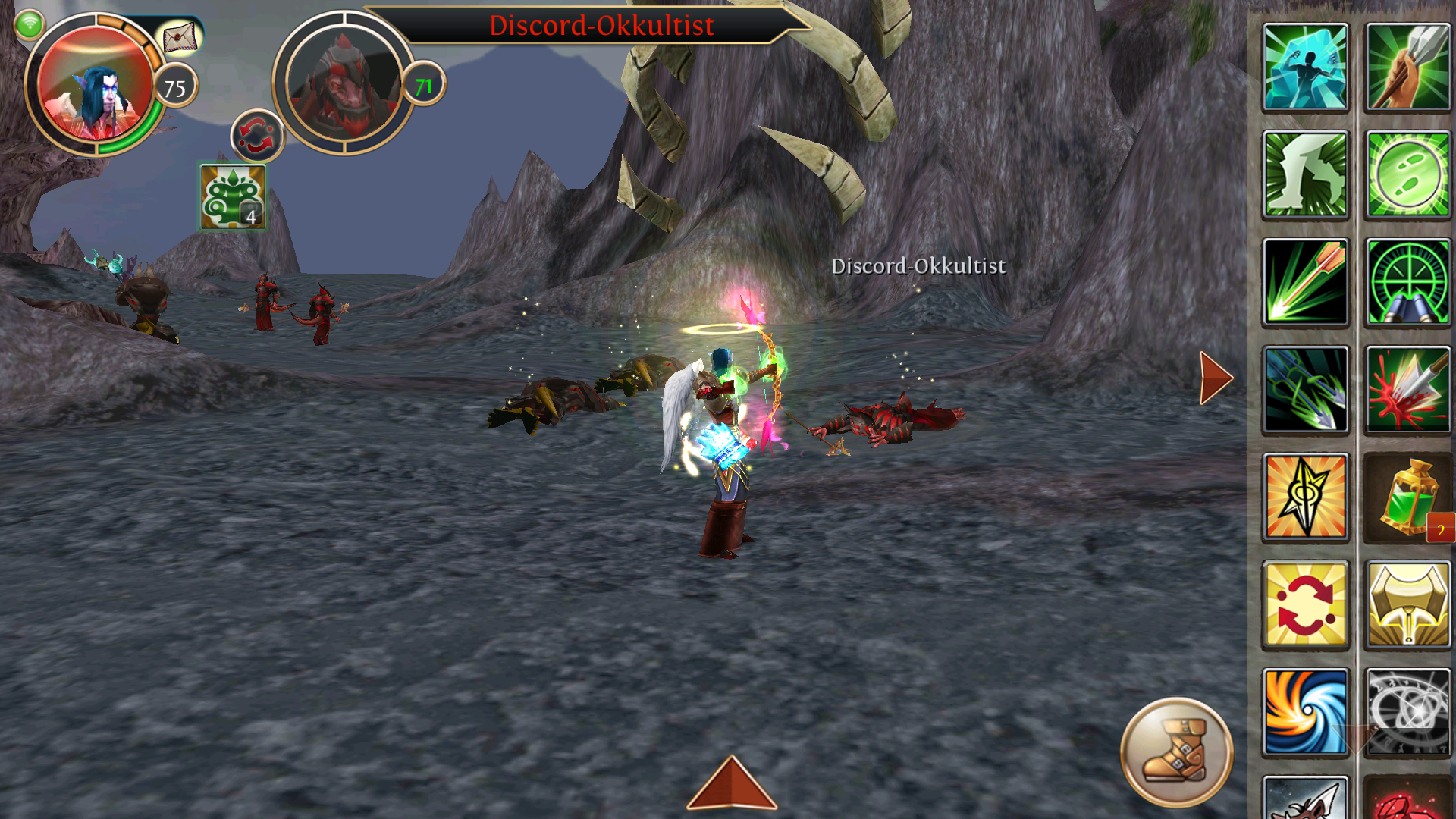1456x819 pixels.
Task: Tap the round boot button
Action: (1176, 752)
